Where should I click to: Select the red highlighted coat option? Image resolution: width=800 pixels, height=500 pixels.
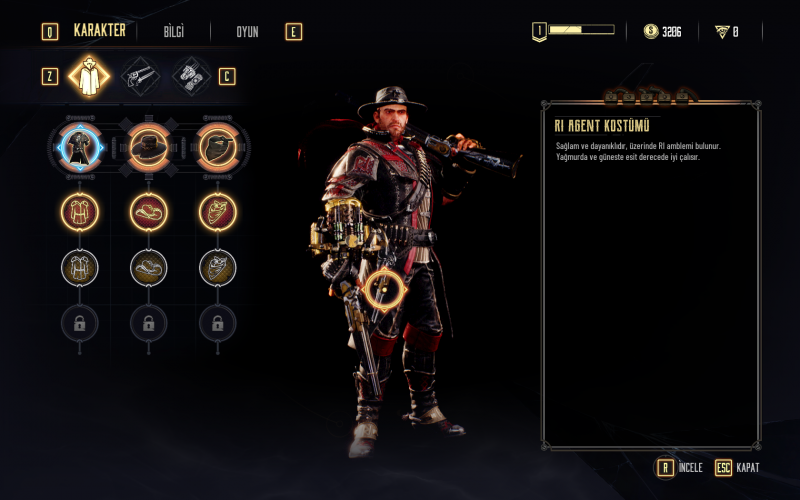[x=79, y=211]
